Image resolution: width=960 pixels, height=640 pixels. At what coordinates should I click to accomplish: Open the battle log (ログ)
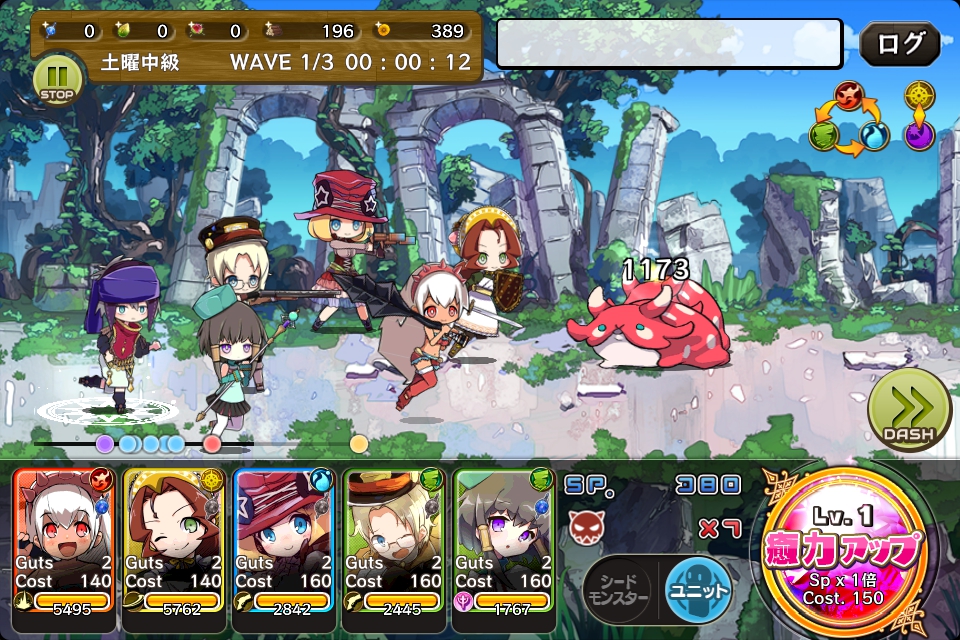coord(899,44)
